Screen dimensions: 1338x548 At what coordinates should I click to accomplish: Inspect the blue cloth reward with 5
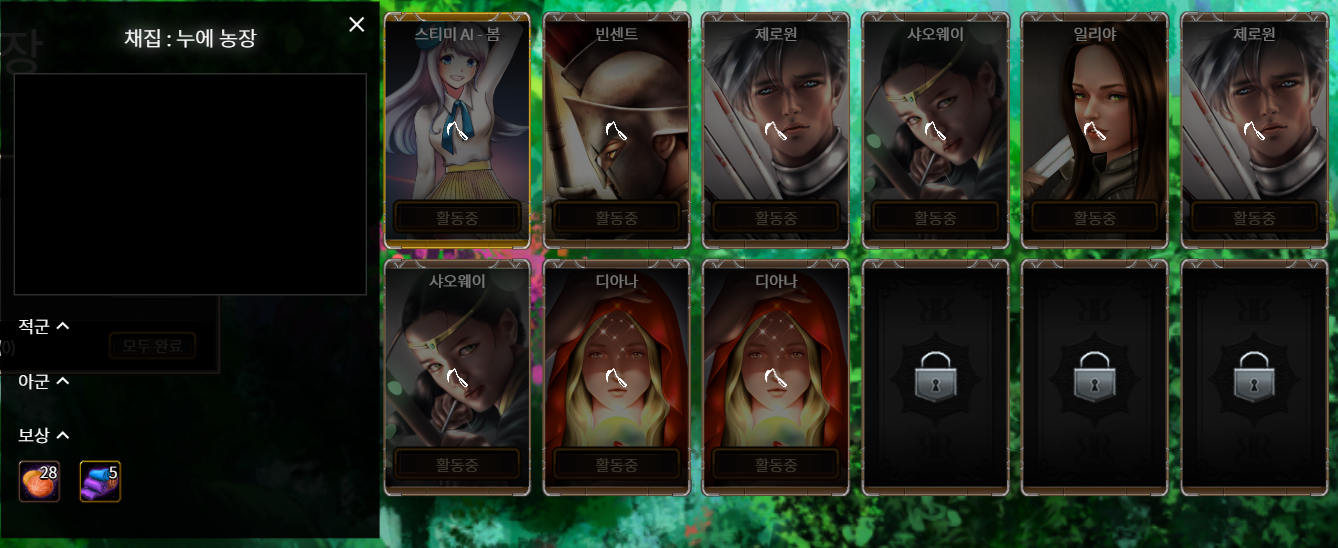pos(100,481)
